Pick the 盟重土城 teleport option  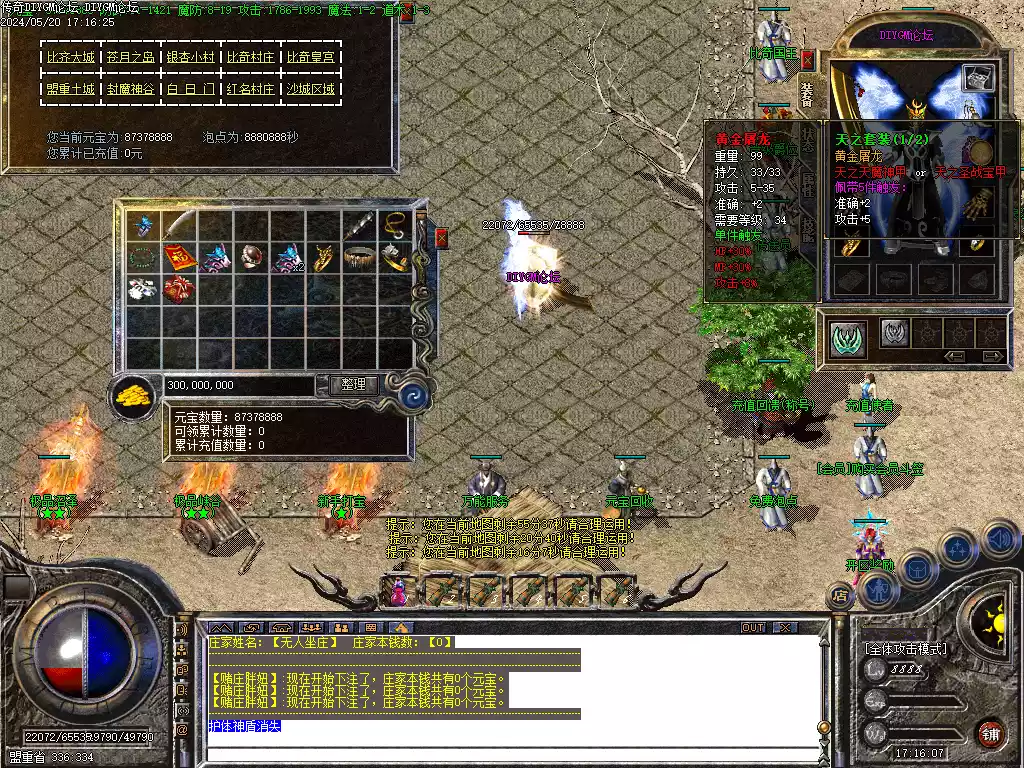click(71, 89)
